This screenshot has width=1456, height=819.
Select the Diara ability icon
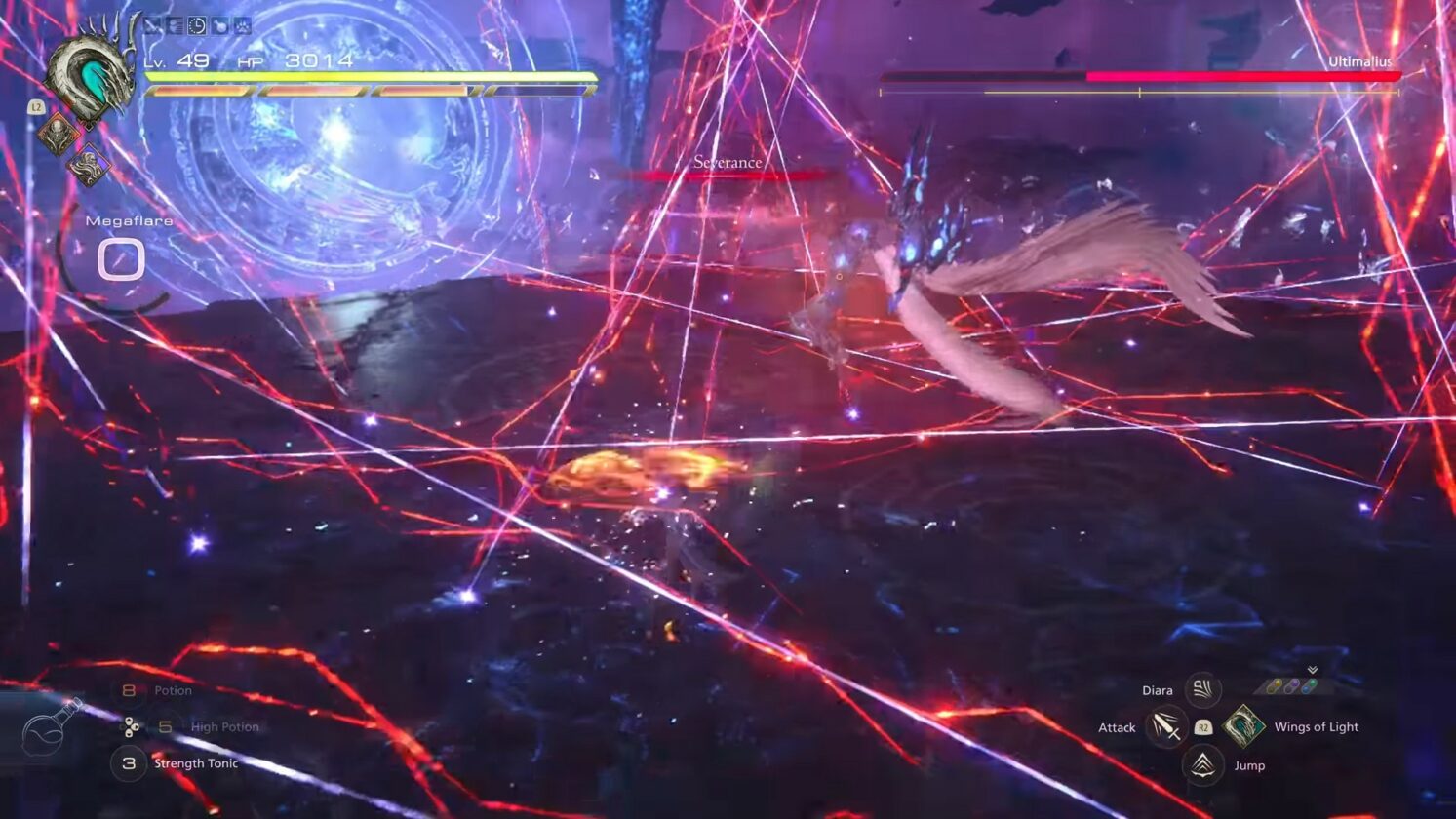pos(1202,688)
